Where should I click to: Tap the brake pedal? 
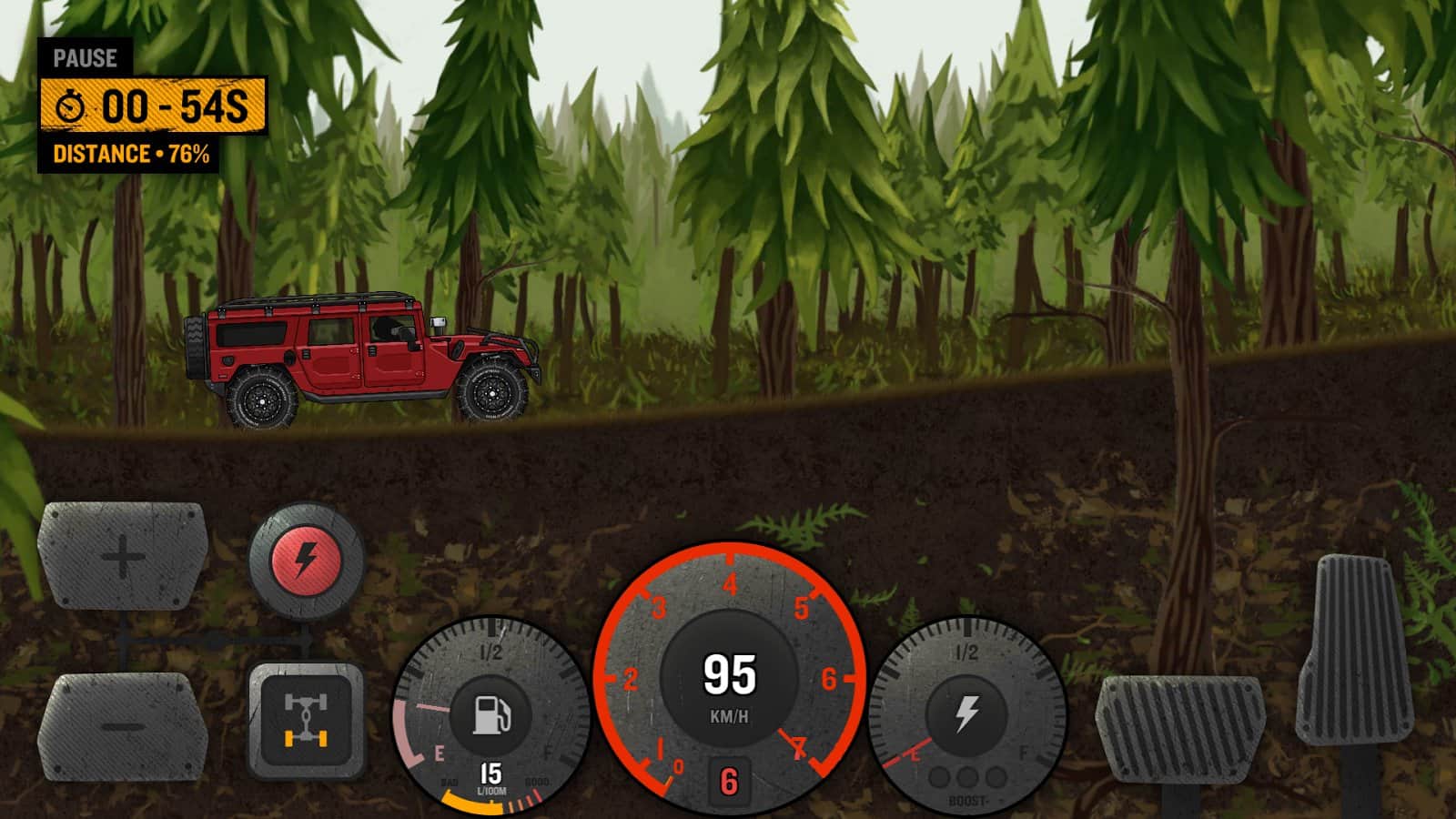[1179, 728]
